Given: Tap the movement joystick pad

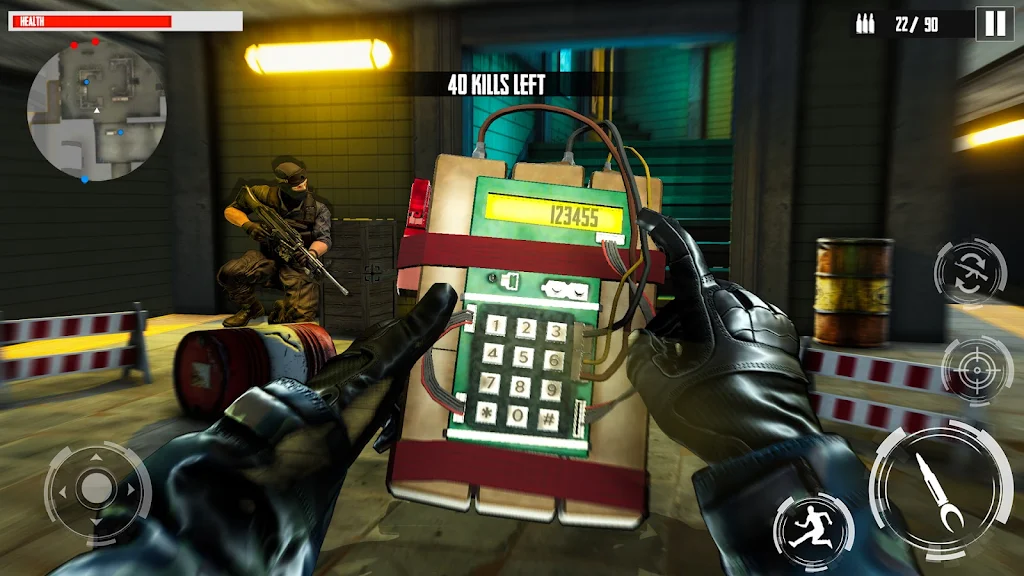Looking at the screenshot, I should [96, 488].
